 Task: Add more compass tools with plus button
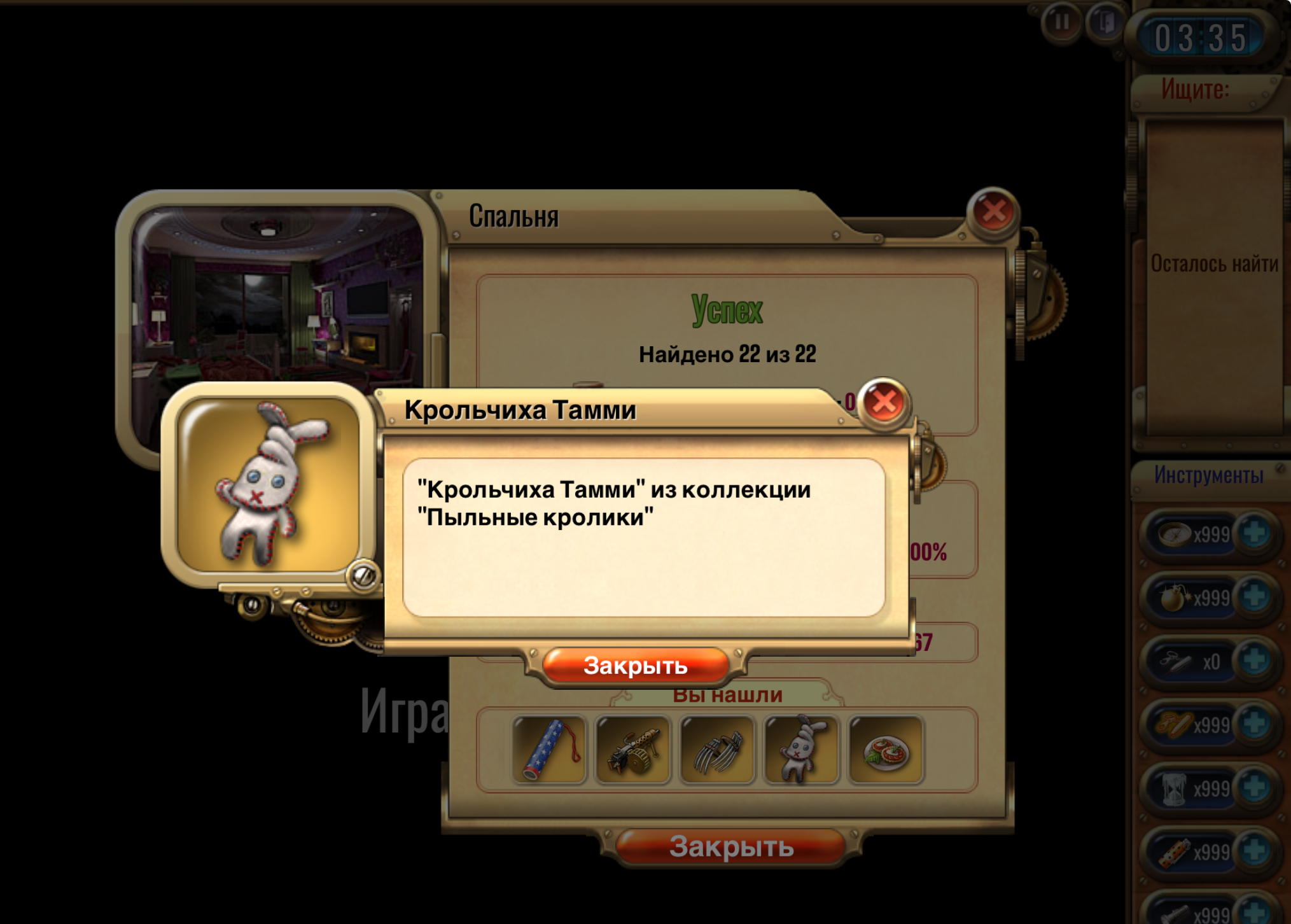pos(1254,533)
